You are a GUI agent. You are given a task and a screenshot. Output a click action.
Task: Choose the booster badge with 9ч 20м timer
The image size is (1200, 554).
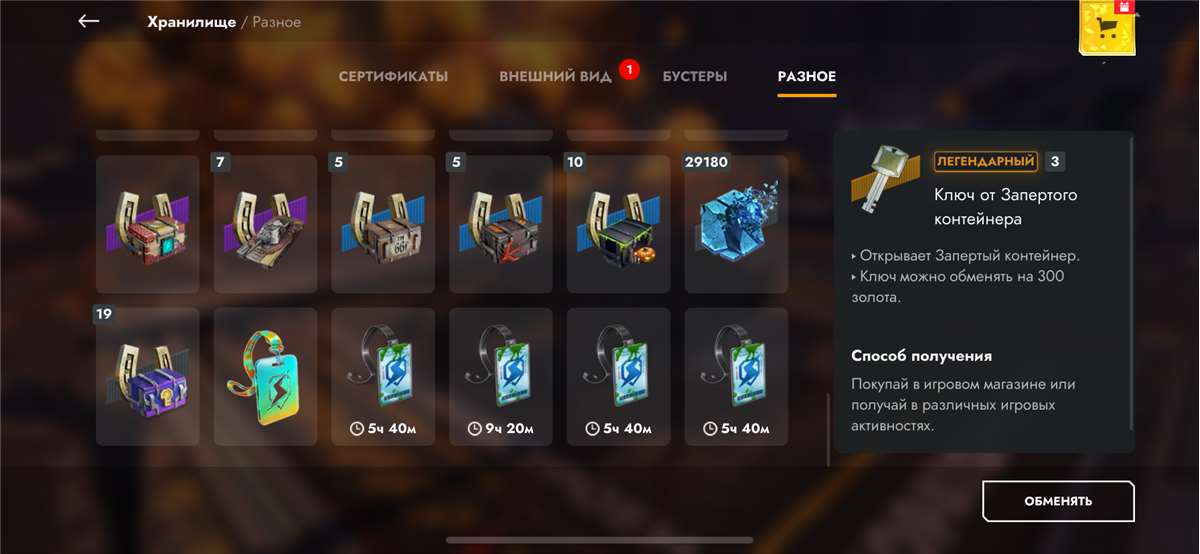pyautogui.click(x=501, y=377)
